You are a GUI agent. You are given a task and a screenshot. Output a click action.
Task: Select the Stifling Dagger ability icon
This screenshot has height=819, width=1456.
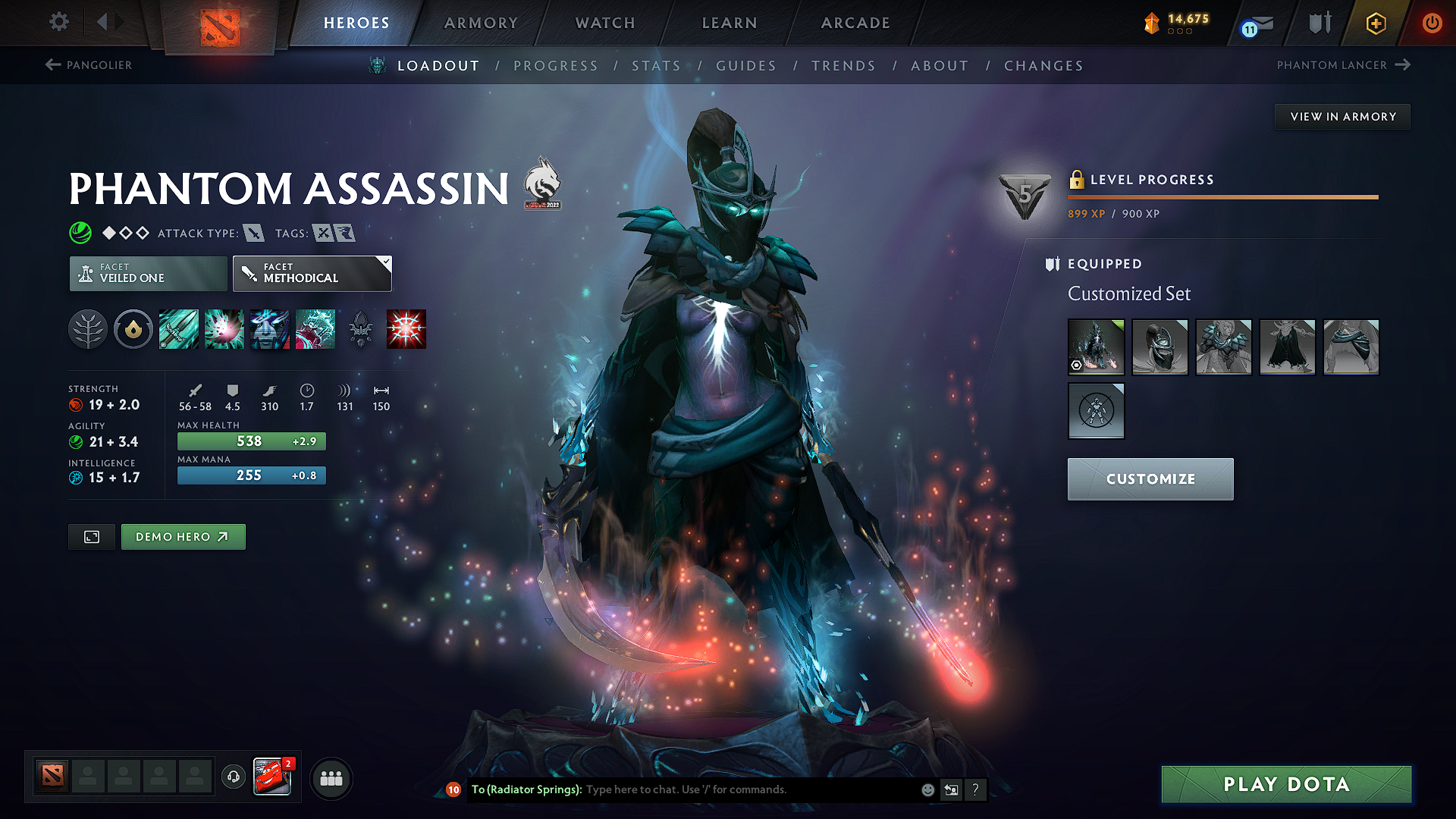click(178, 329)
